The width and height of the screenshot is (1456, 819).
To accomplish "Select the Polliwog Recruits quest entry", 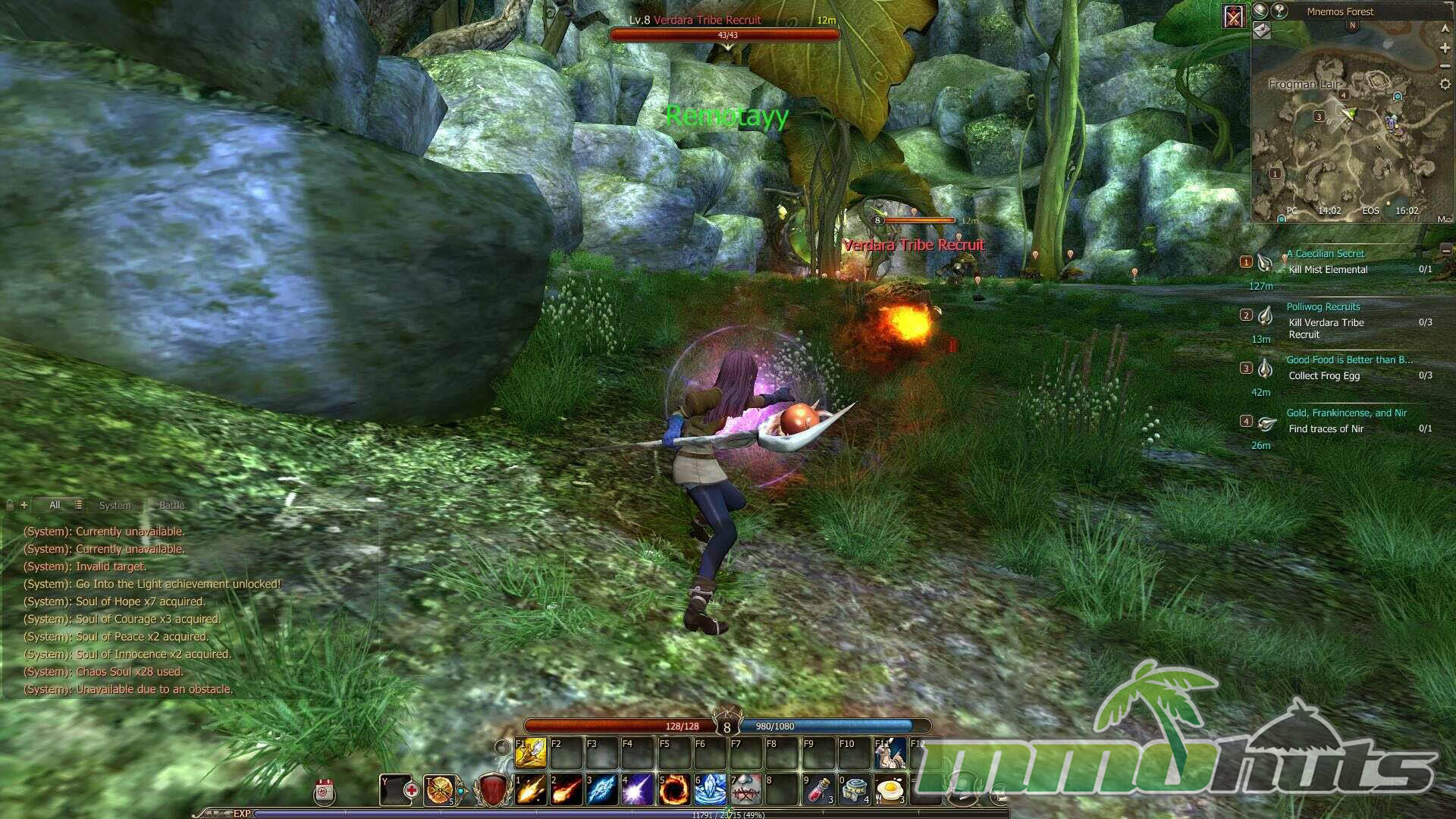I will coord(1323,307).
